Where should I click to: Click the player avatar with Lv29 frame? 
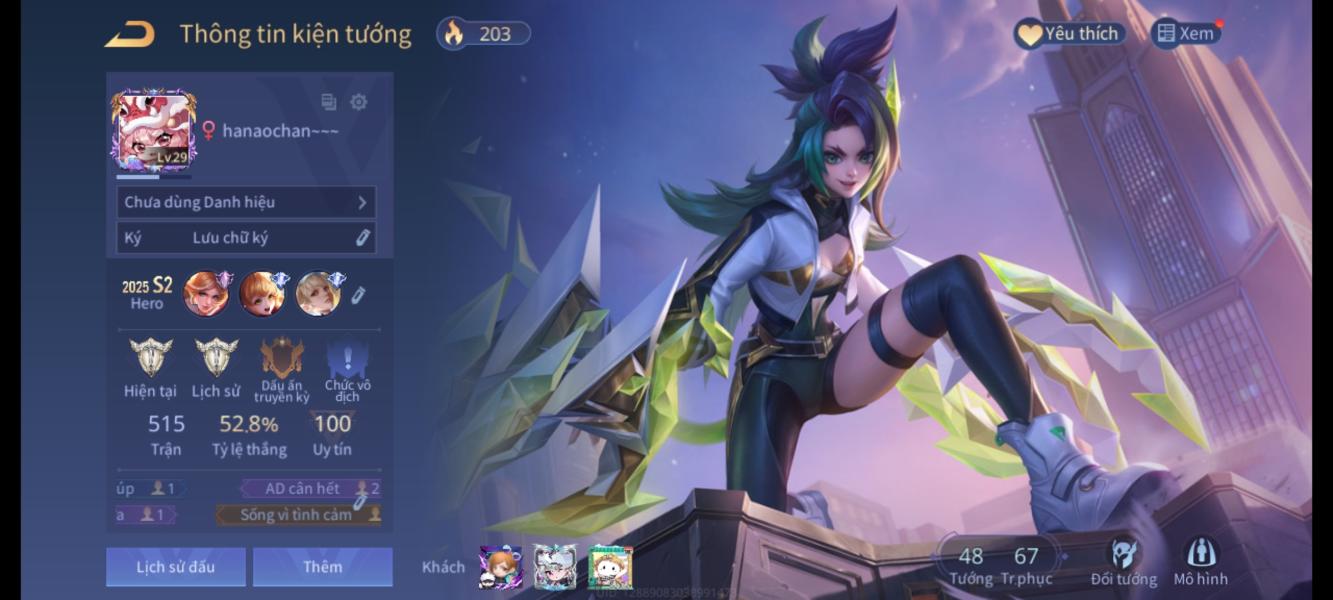pos(154,132)
